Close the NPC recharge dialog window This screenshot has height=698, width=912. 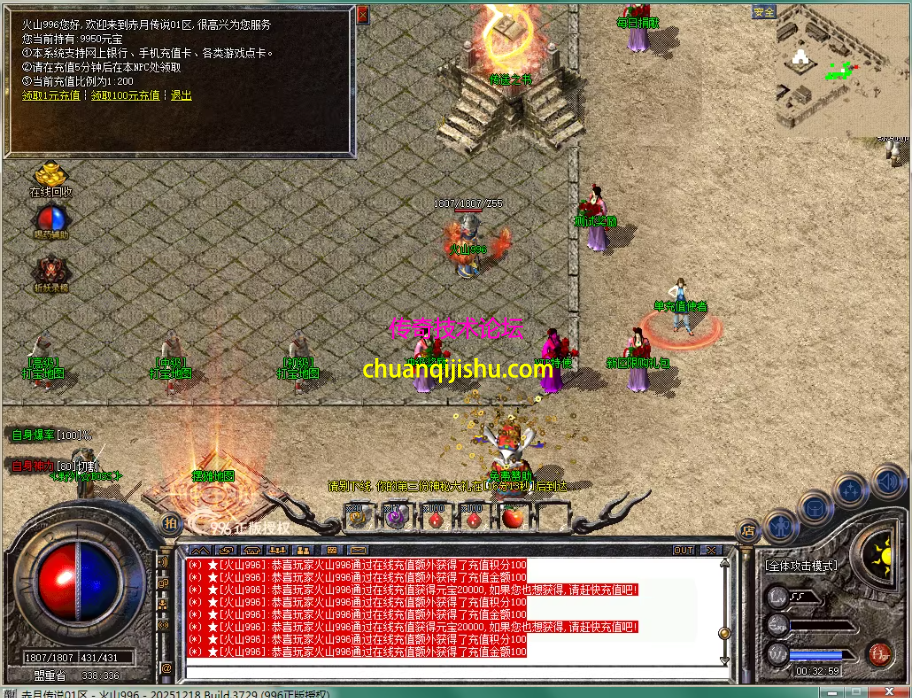point(362,14)
